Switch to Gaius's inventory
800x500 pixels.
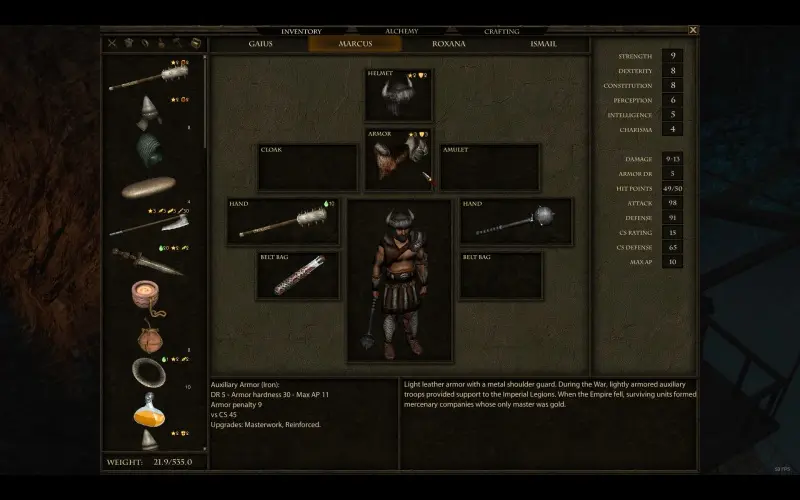(260, 44)
